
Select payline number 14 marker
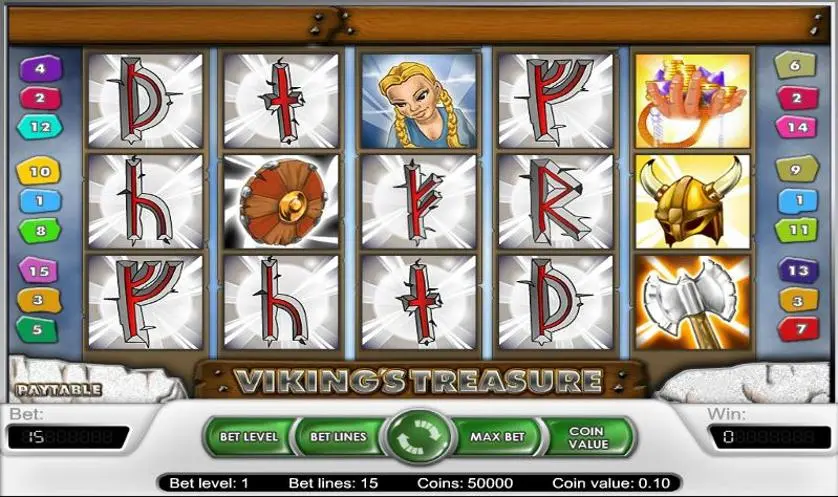(x=797, y=127)
